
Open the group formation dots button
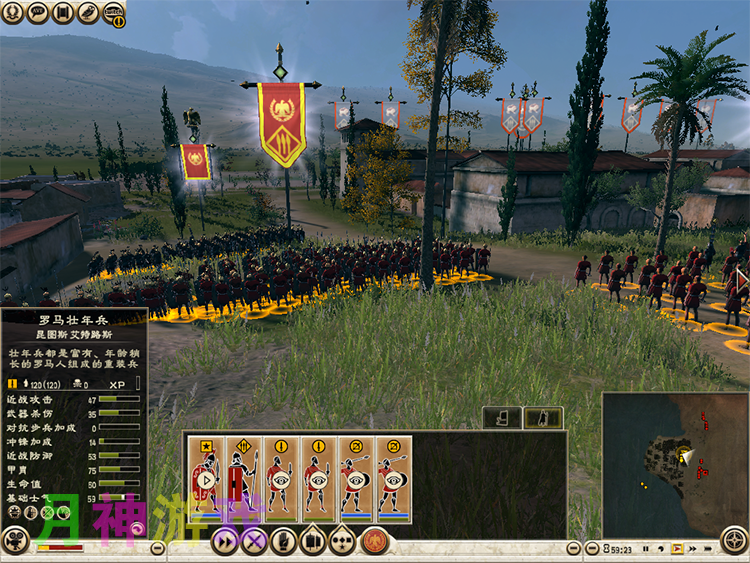pyautogui.click(x=342, y=541)
